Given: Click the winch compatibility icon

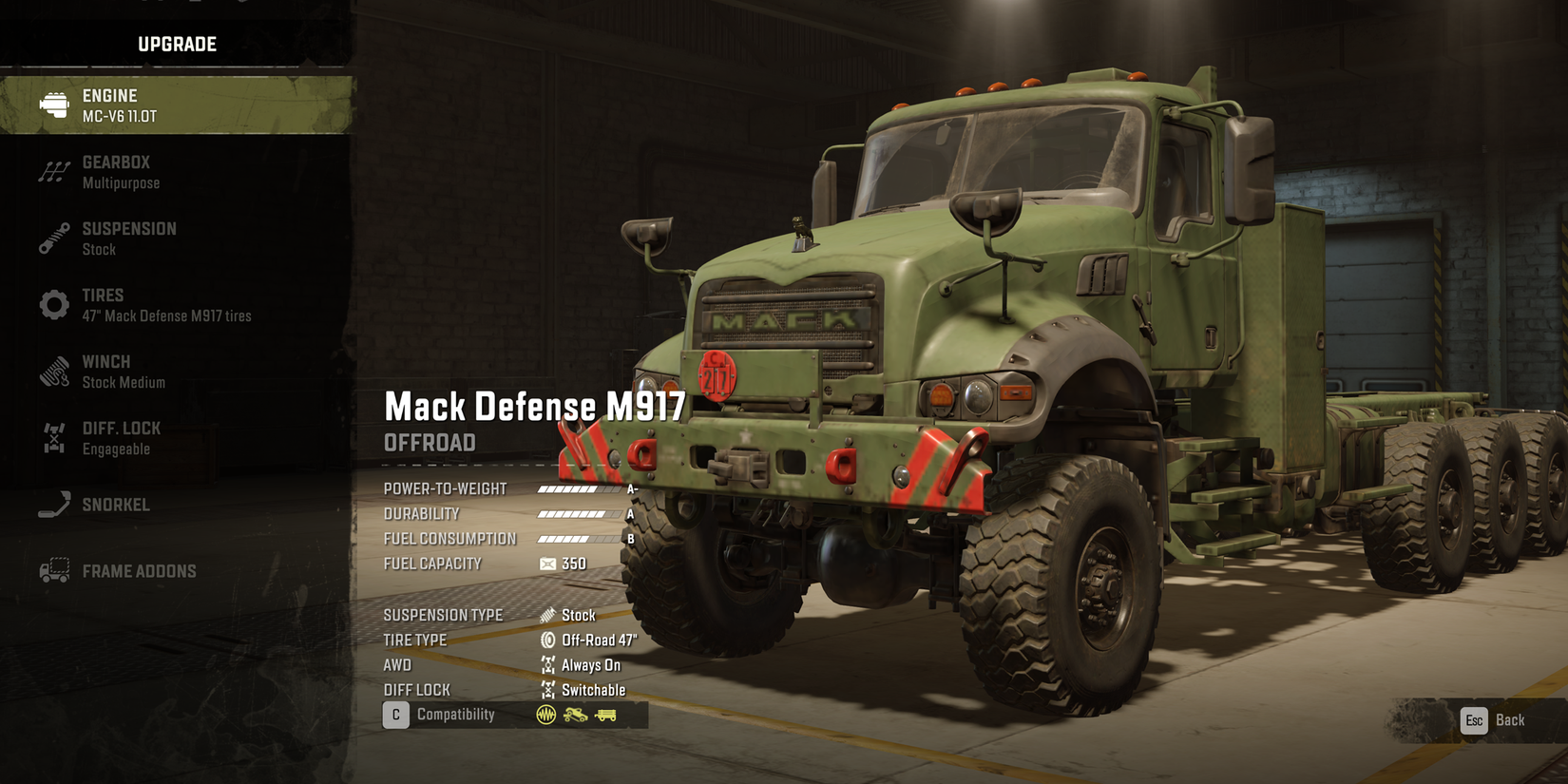Looking at the screenshot, I should (x=545, y=714).
